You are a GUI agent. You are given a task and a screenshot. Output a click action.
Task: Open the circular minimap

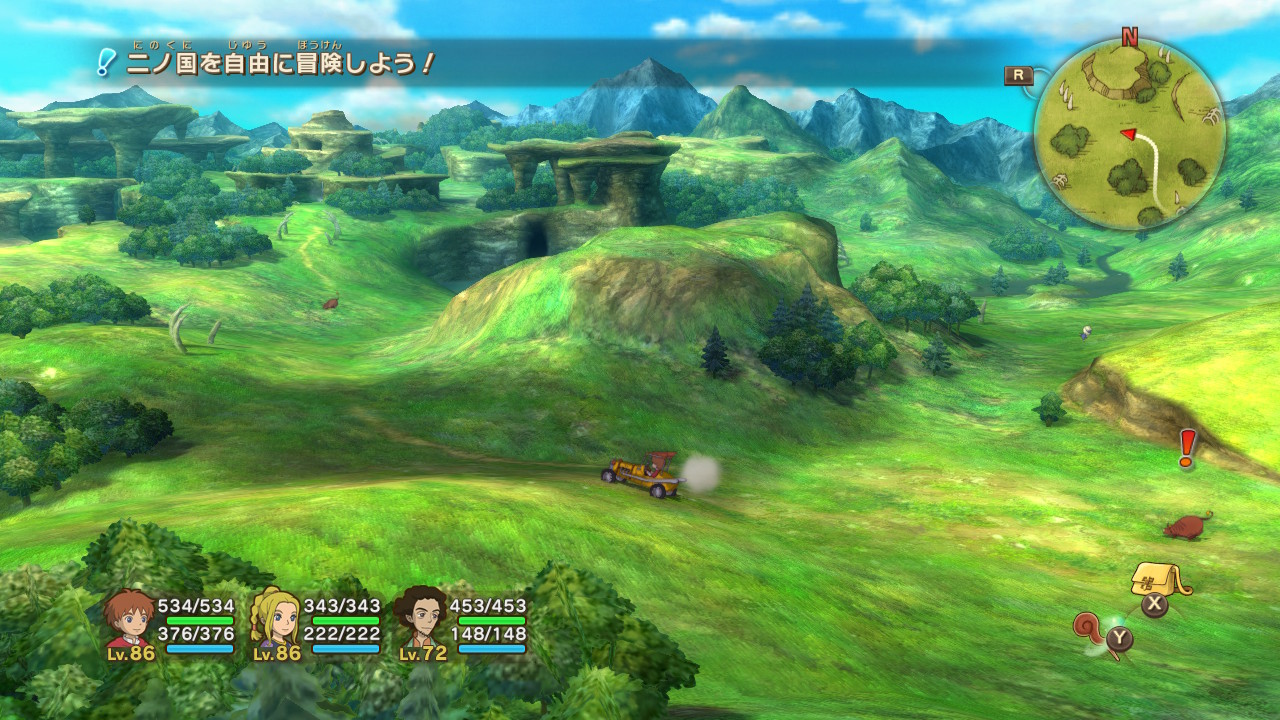point(1129,134)
